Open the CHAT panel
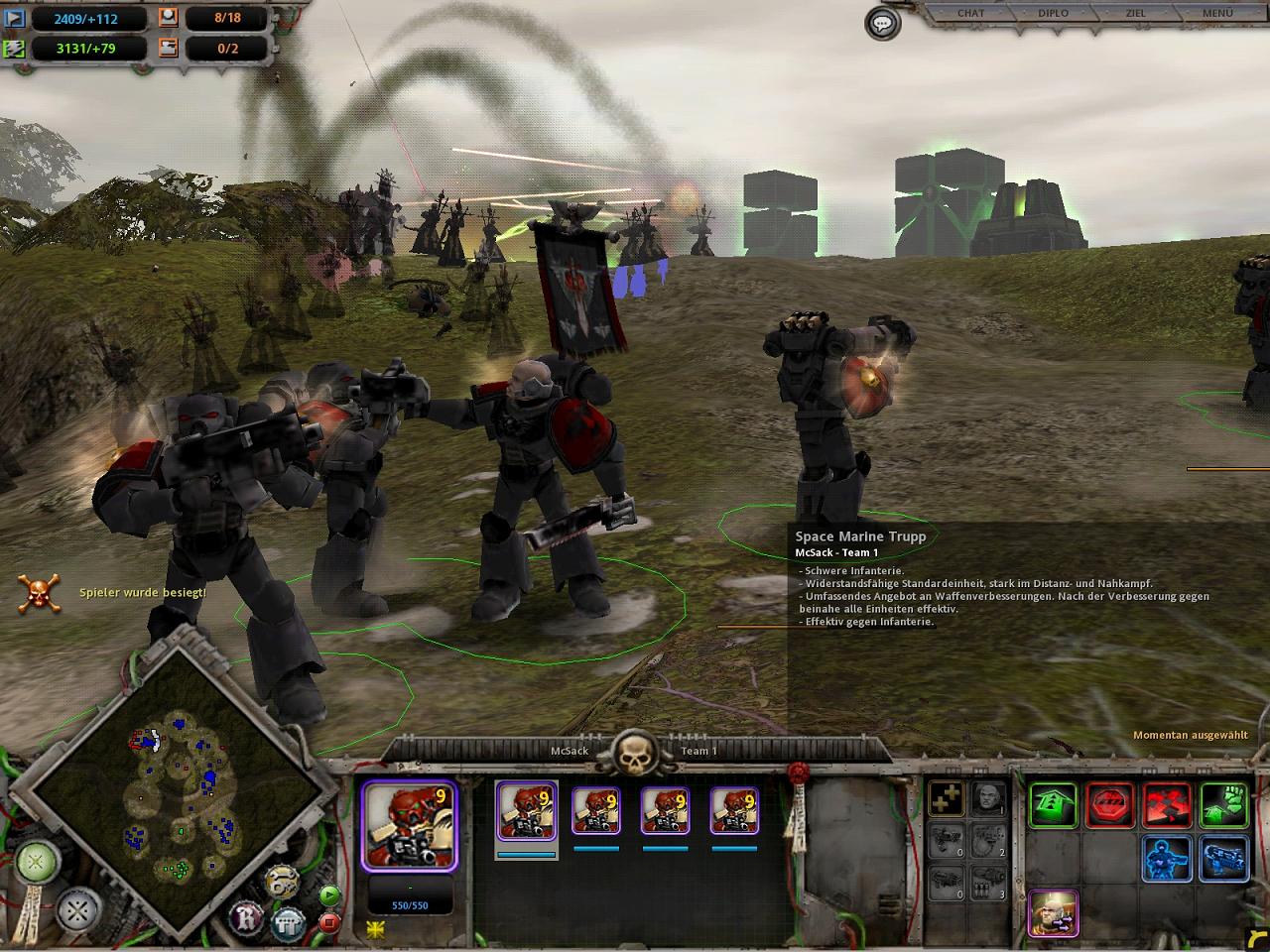The width and height of the screenshot is (1270, 952). click(970, 13)
